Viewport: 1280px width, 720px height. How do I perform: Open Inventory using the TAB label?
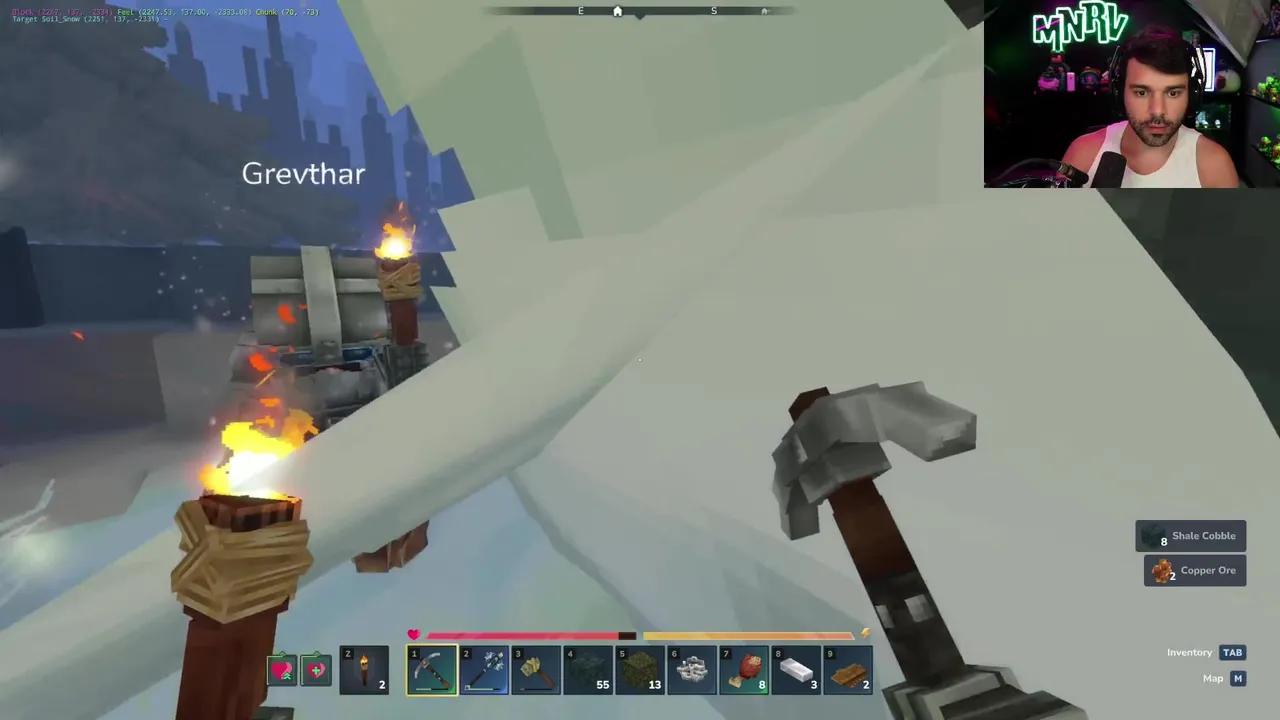click(1232, 652)
